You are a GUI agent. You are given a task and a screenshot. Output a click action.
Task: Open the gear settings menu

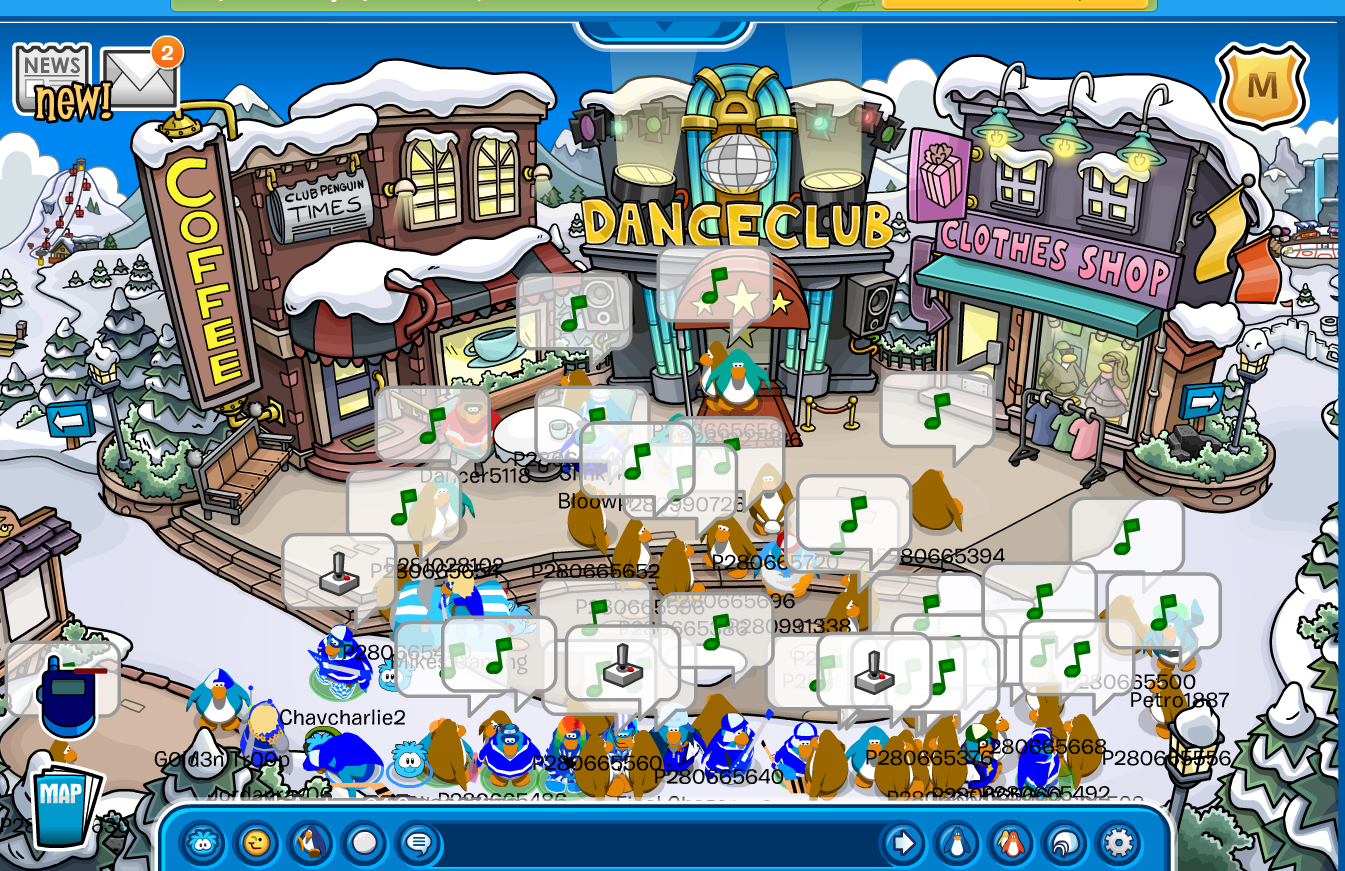1118,843
